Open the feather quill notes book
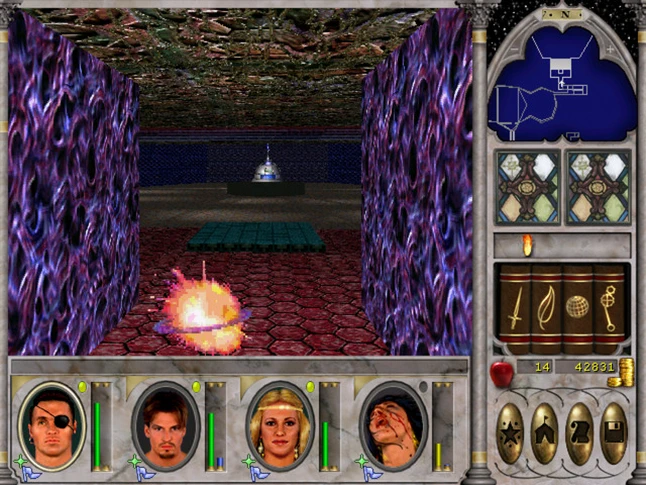The image size is (646, 485). pos(546,307)
